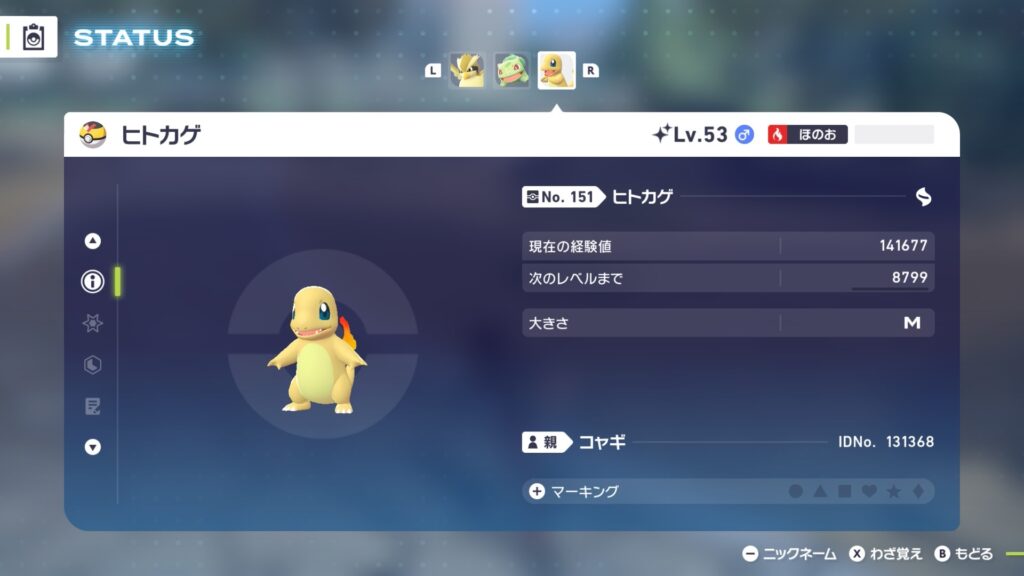Switch to the green Pokémon party thumbnail
This screenshot has width=1024, height=576.
coord(512,70)
